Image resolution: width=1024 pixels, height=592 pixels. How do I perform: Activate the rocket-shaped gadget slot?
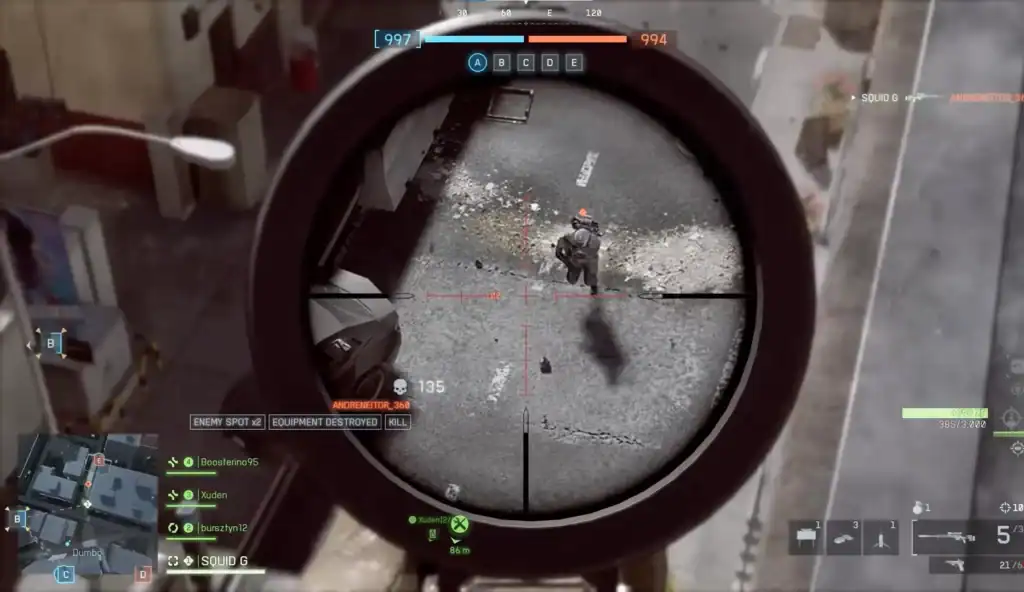coord(880,537)
